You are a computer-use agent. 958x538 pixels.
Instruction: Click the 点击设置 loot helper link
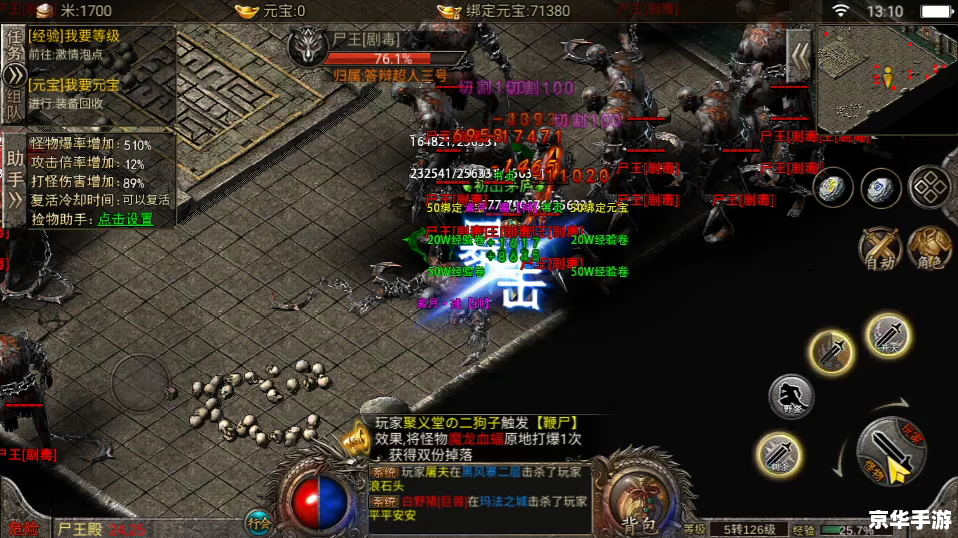(x=125, y=219)
